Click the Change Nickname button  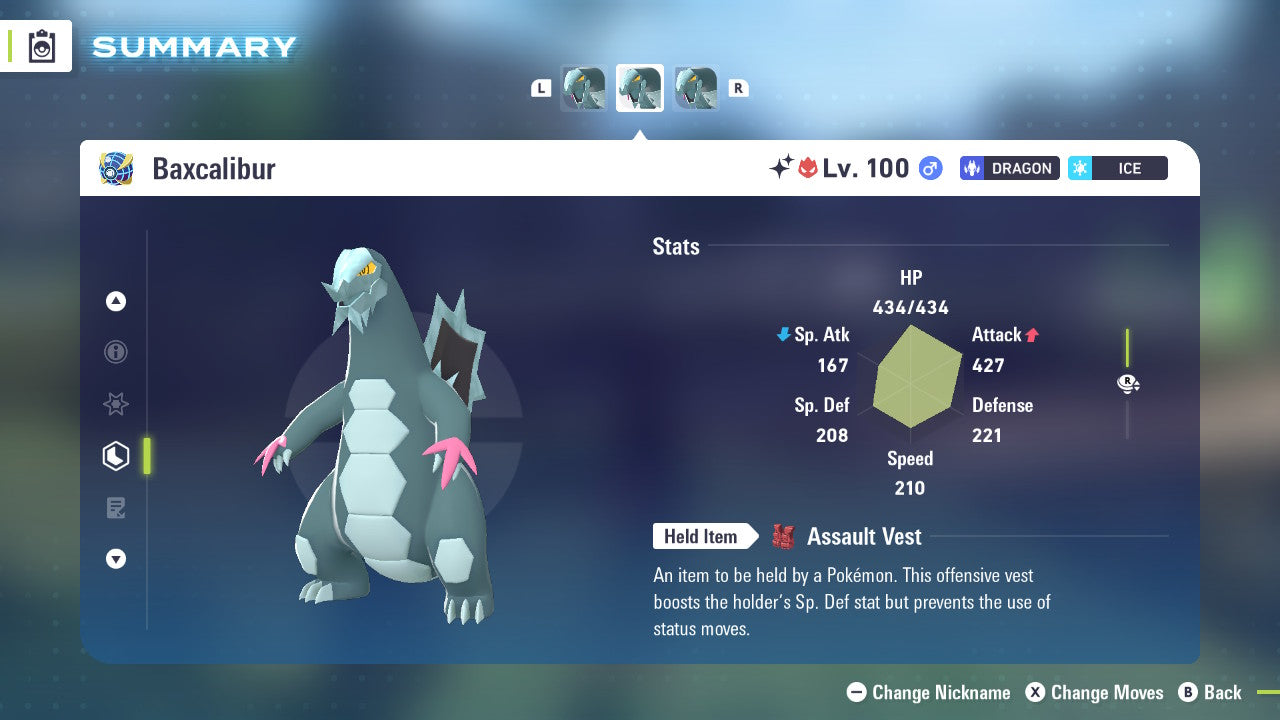928,692
